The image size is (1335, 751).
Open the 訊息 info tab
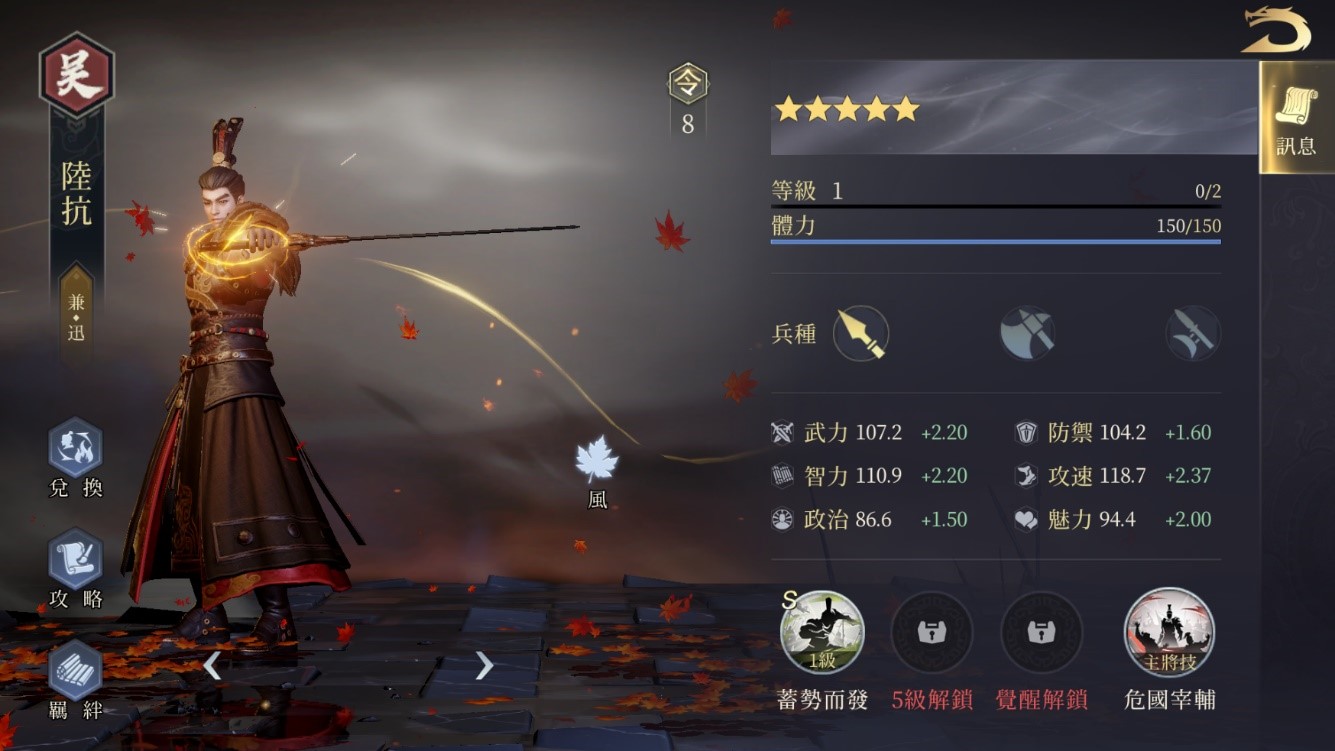pyautogui.click(x=1296, y=118)
